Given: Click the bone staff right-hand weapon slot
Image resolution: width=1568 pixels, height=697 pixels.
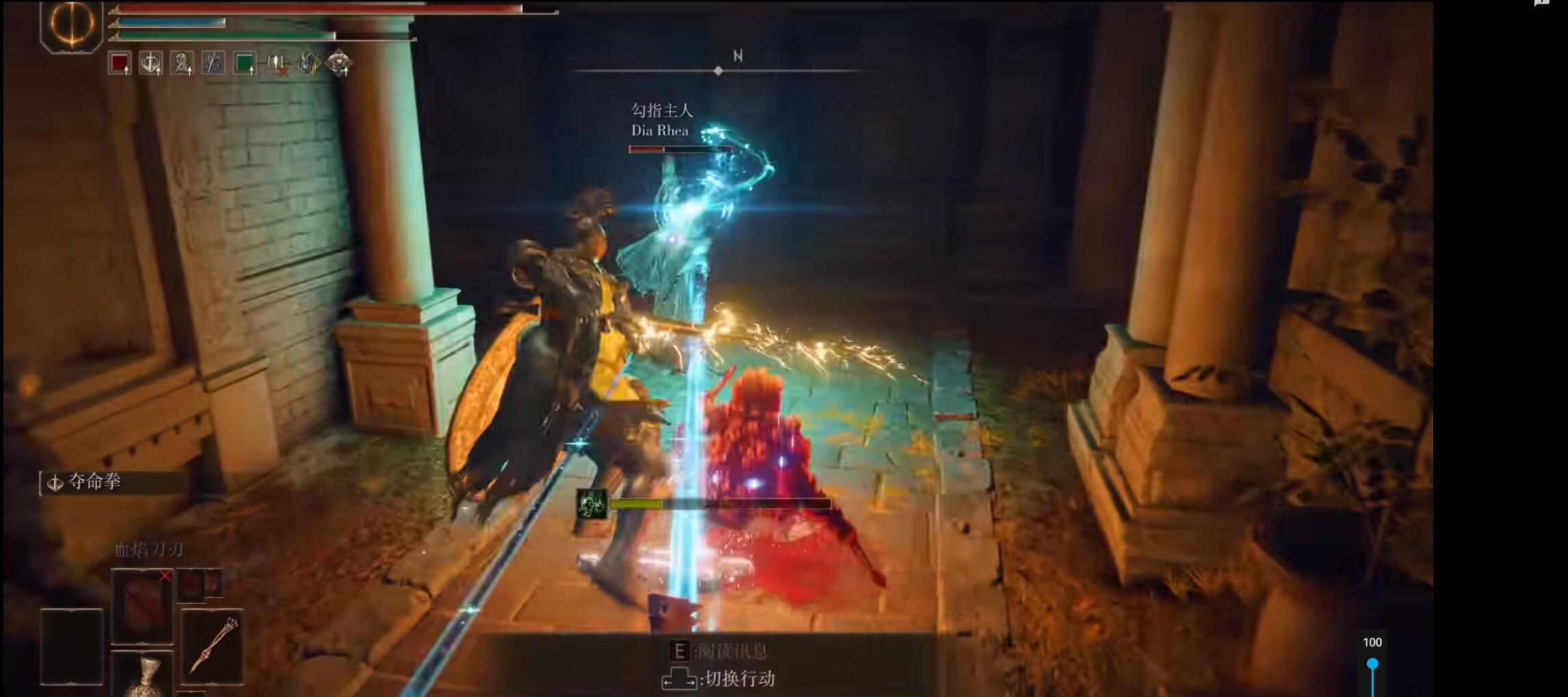Looking at the screenshot, I should pyautogui.click(x=212, y=646).
